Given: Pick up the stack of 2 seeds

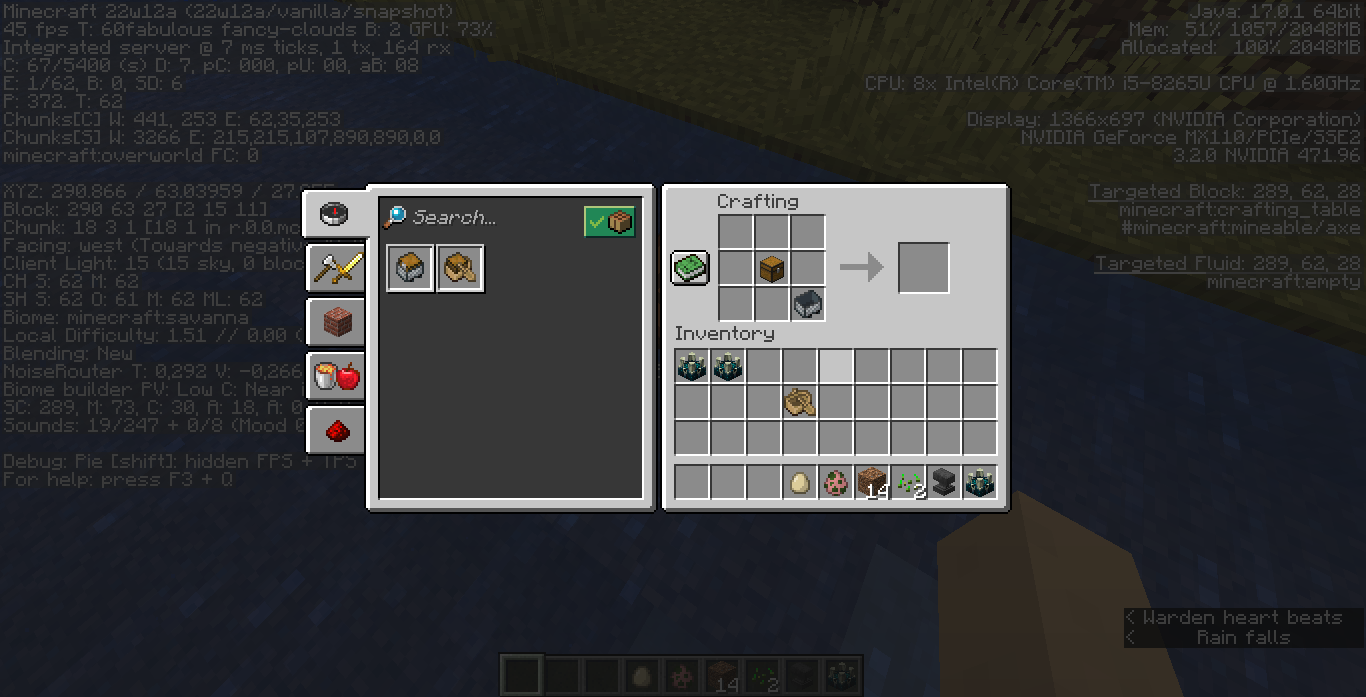Looking at the screenshot, I should point(908,483).
